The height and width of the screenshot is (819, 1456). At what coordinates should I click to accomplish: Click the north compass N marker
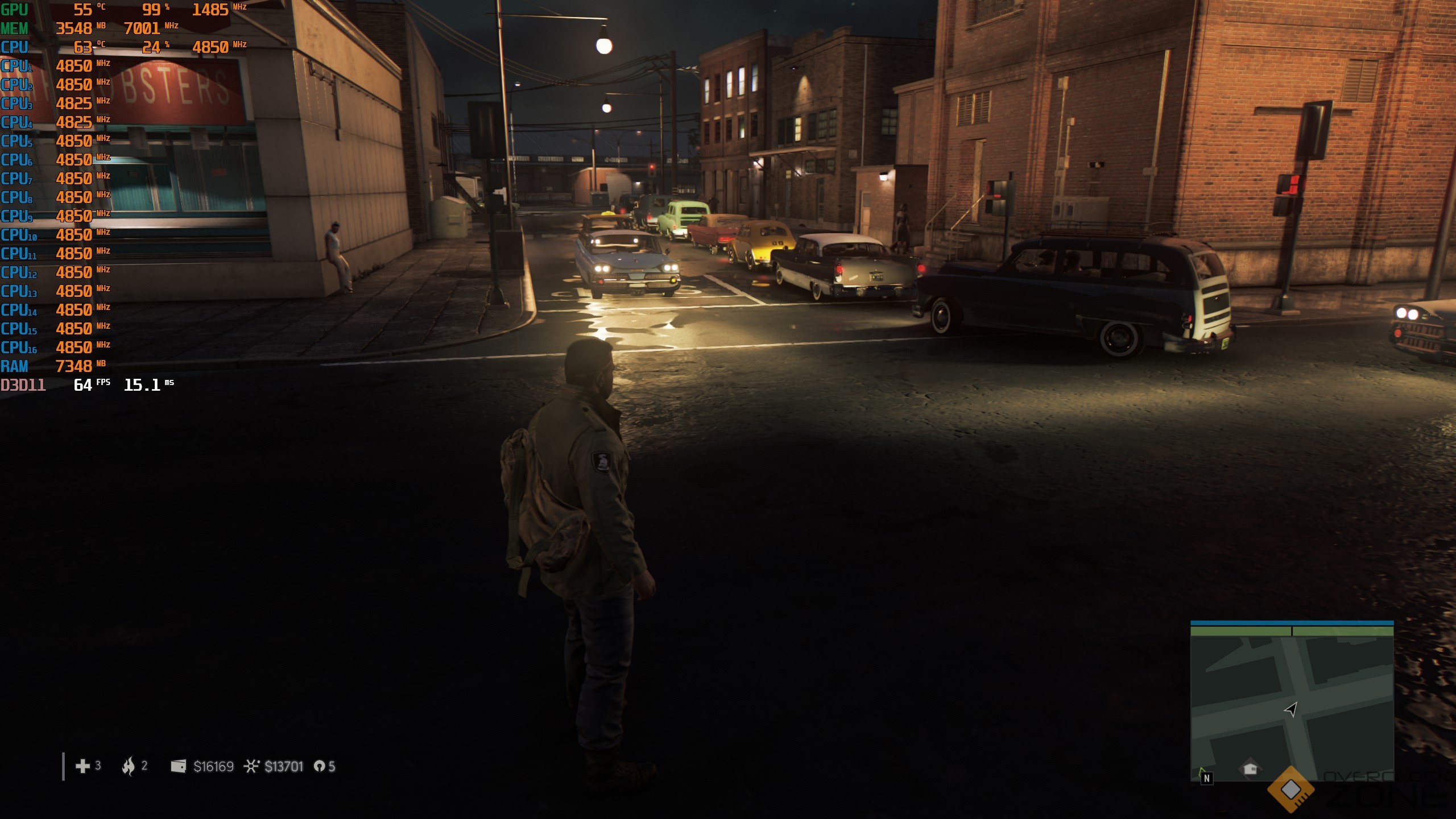point(1206,777)
